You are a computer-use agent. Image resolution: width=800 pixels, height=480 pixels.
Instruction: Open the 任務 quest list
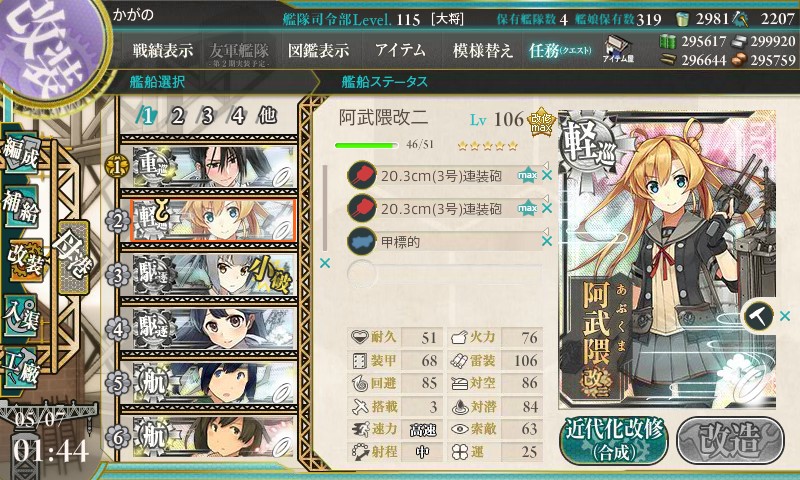tap(560, 50)
